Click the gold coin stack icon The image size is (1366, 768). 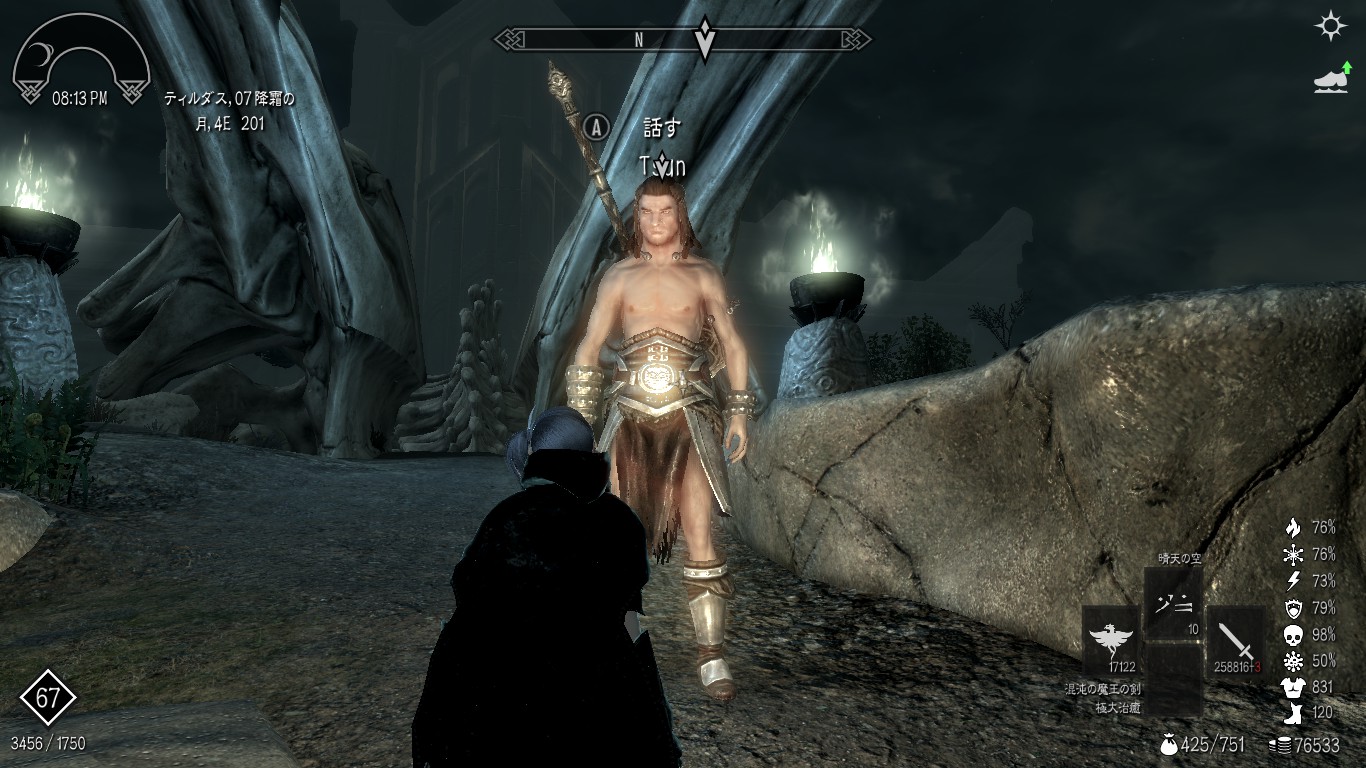click(x=1279, y=745)
